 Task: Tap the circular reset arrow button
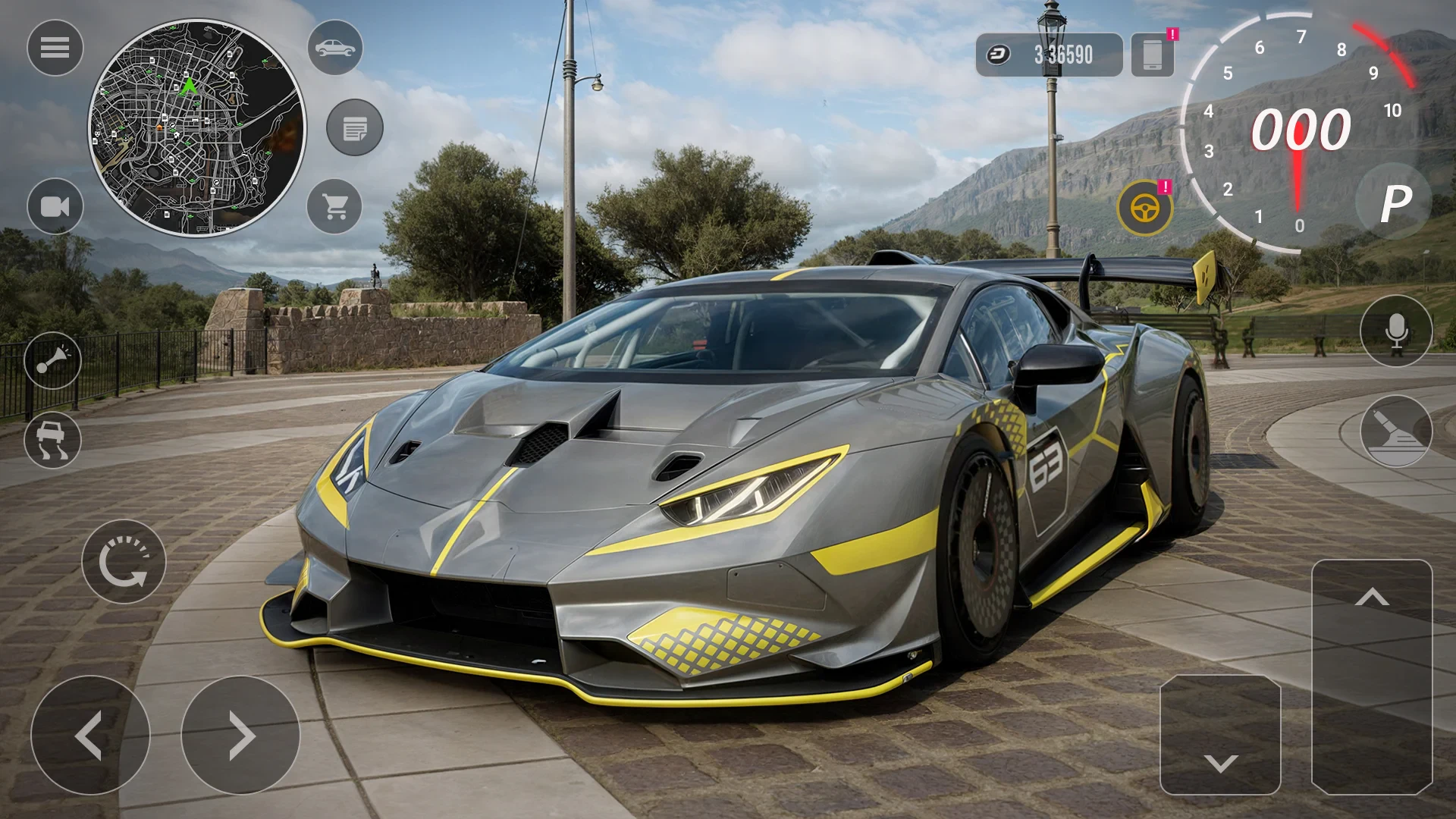click(x=124, y=562)
